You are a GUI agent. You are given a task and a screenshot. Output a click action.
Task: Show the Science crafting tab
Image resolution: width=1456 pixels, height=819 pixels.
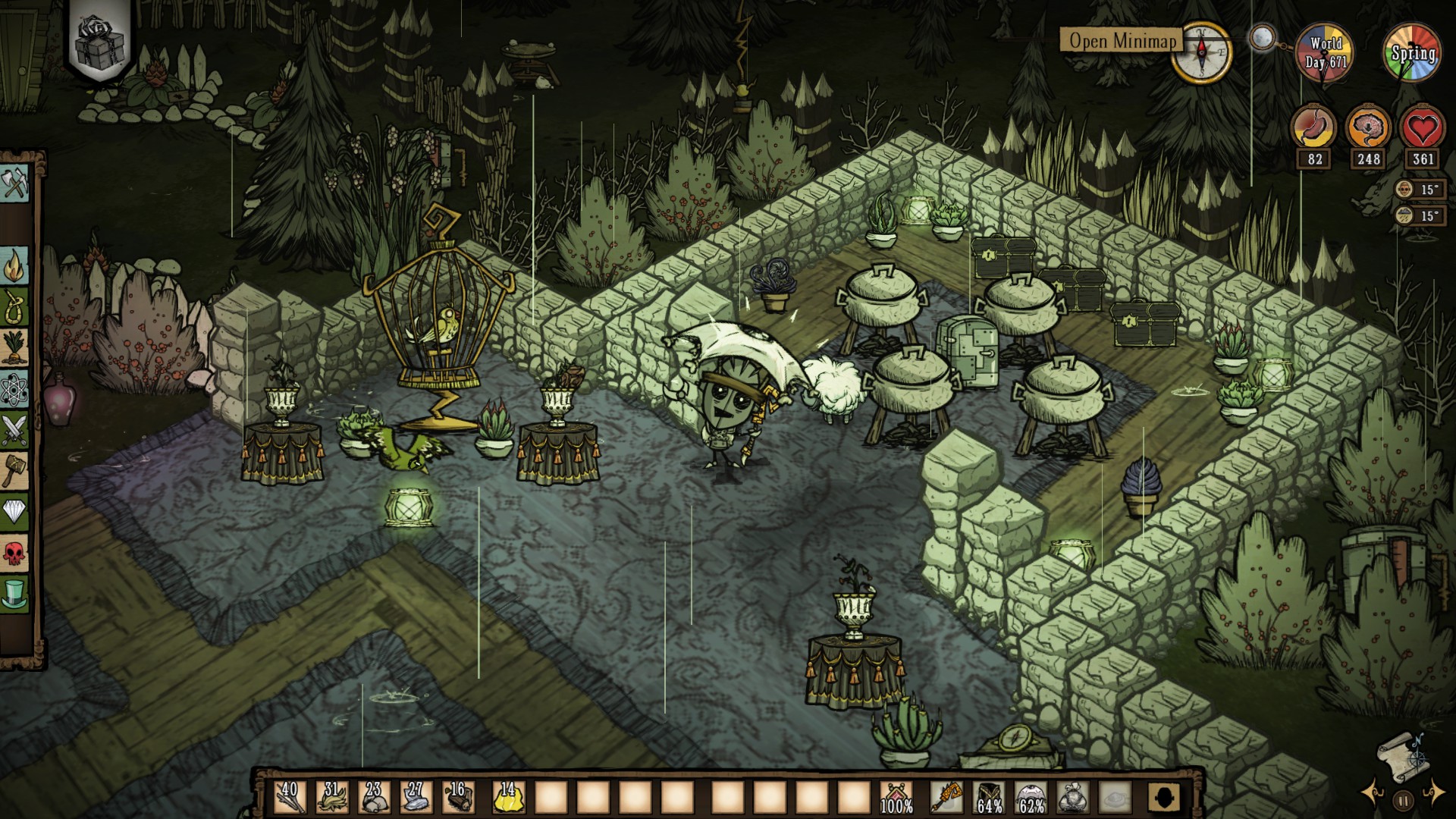(x=14, y=389)
